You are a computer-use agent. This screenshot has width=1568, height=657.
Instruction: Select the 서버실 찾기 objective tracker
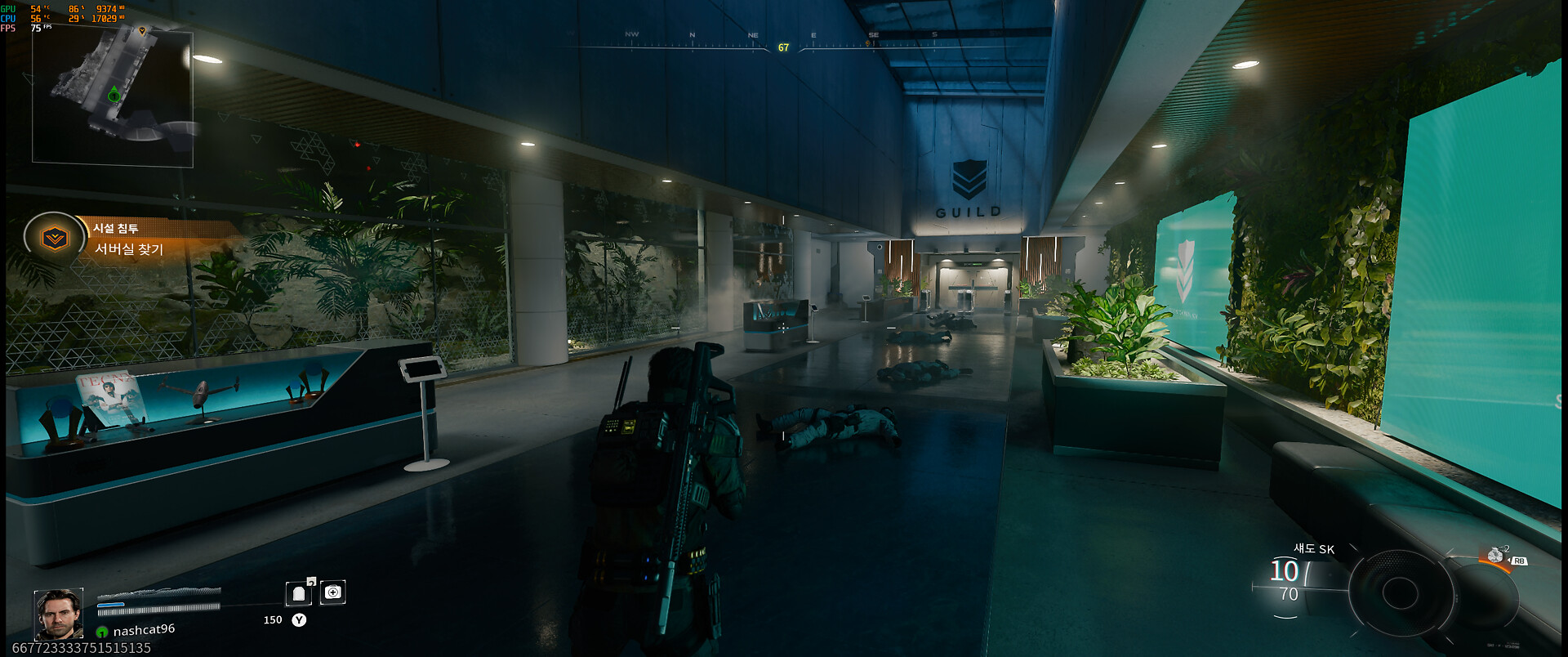click(129, 249)
